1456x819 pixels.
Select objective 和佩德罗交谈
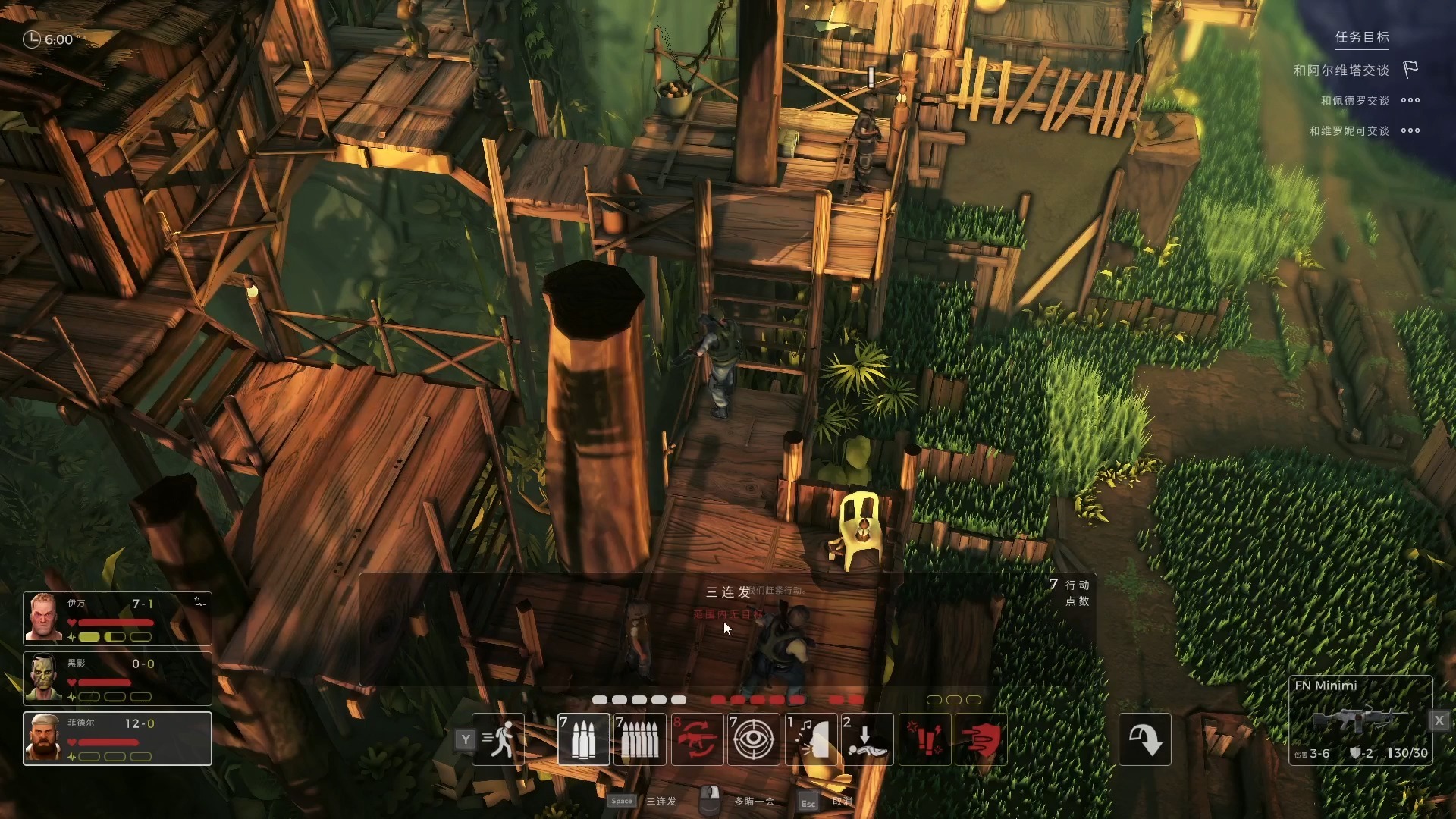[1354, 101]
